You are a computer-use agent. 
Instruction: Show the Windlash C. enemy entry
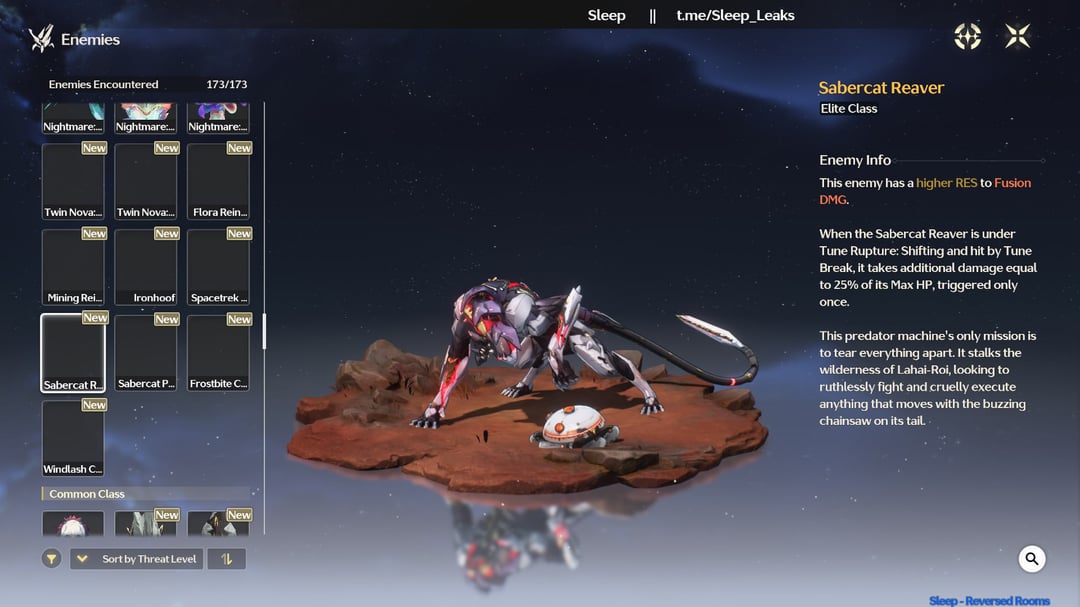[x=73, y=438]
